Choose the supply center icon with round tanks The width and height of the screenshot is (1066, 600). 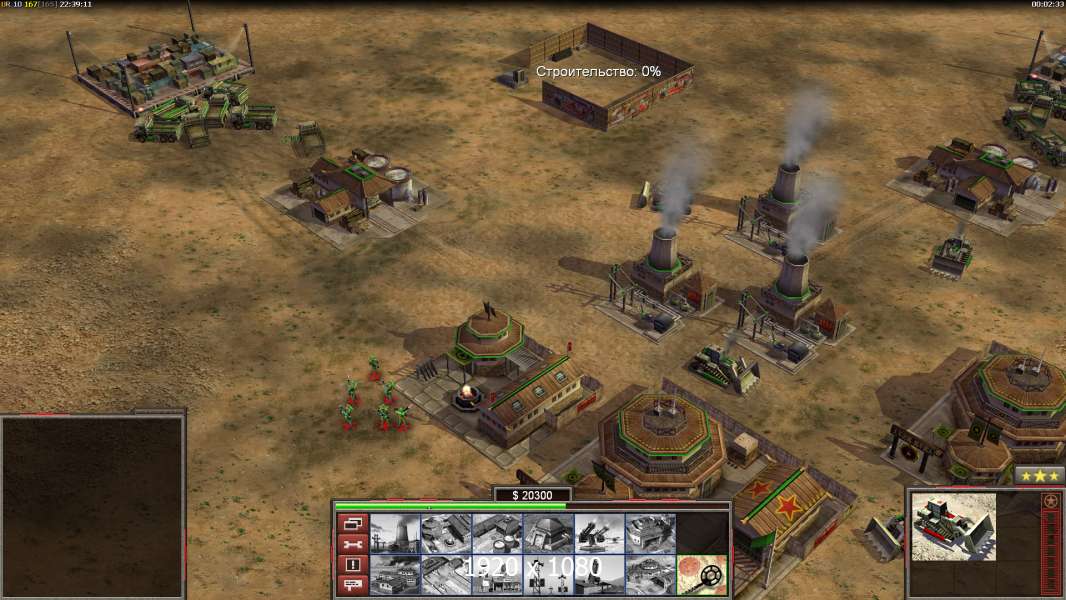(497, 534)
